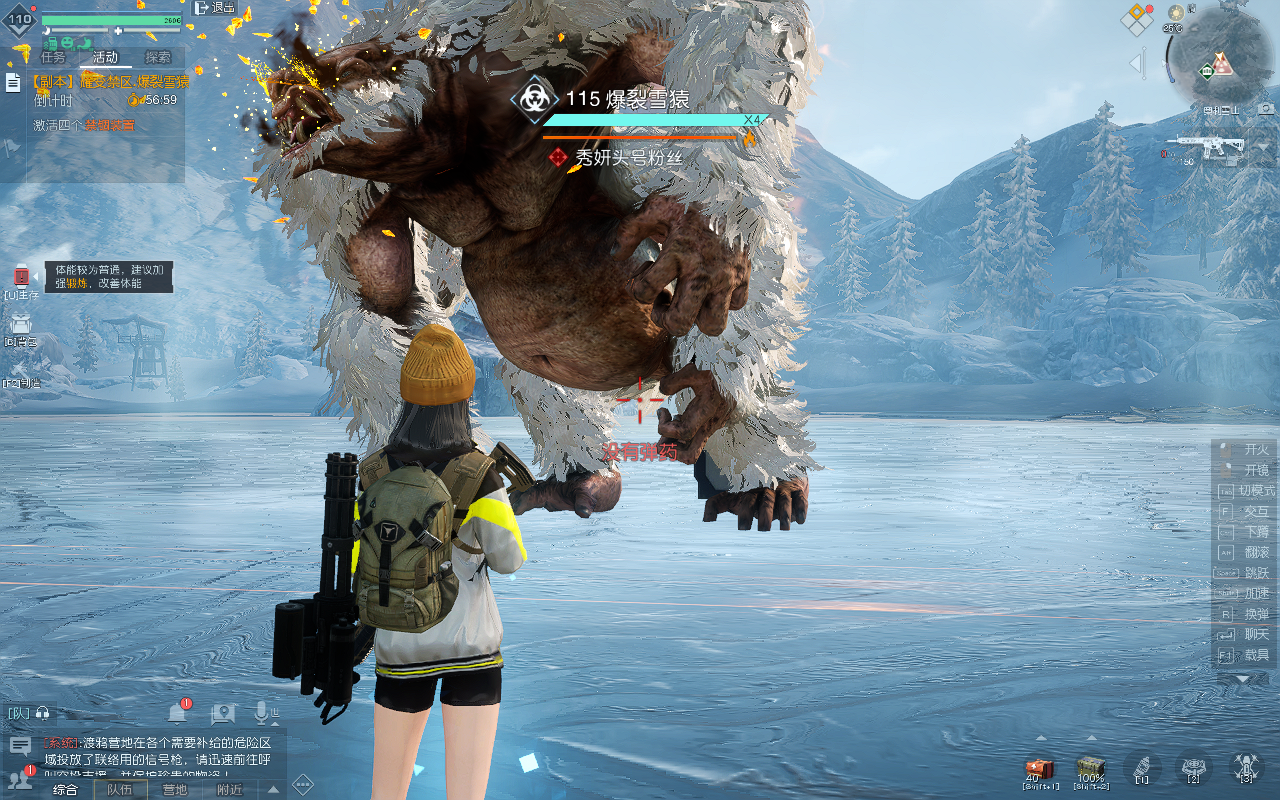The width and height of the screenshot is (1280, 800).
Task: Open the 制造 crafting menu
Action: pos(21,372)
